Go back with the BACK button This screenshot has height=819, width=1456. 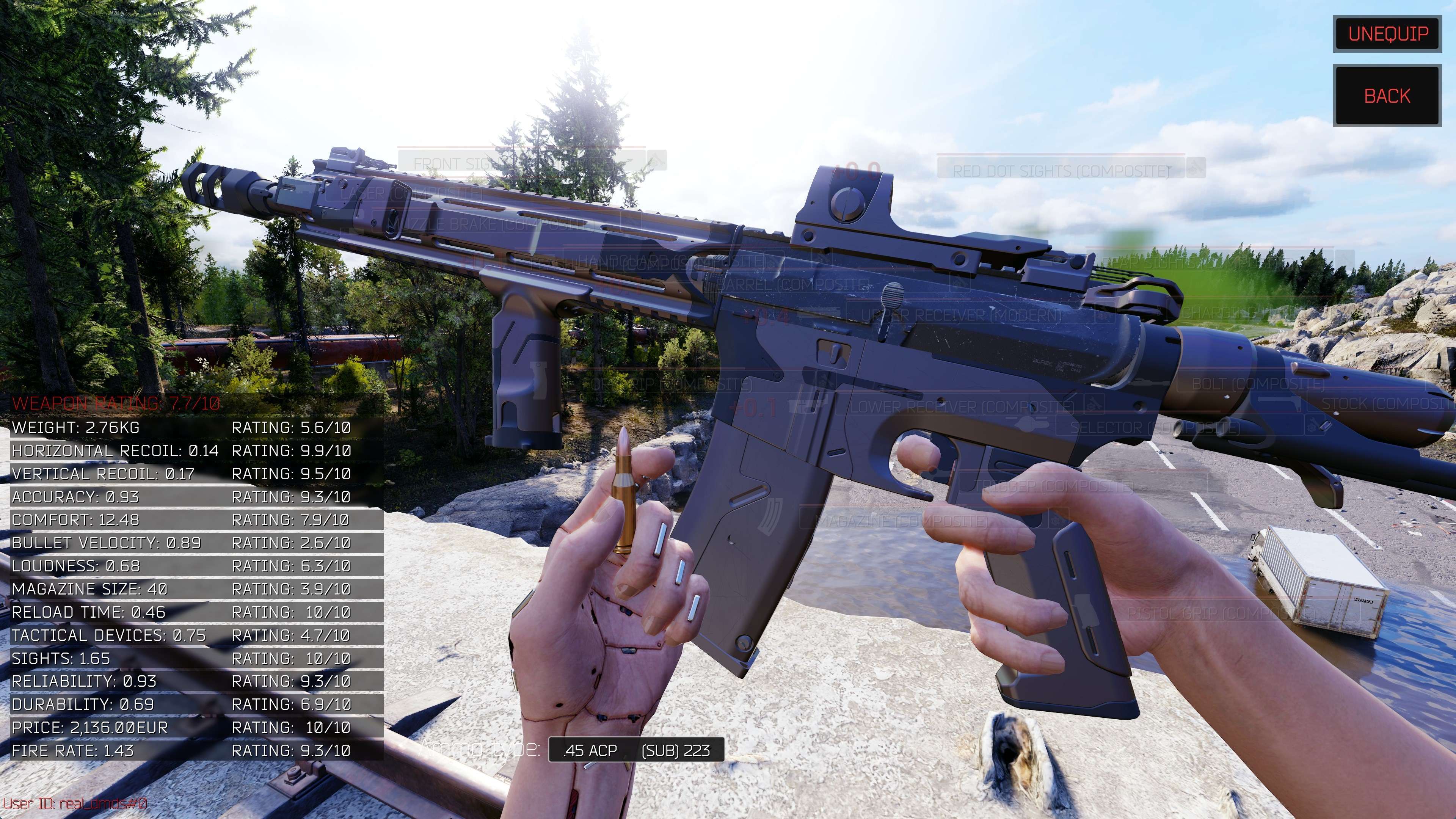pos(1387,96)
